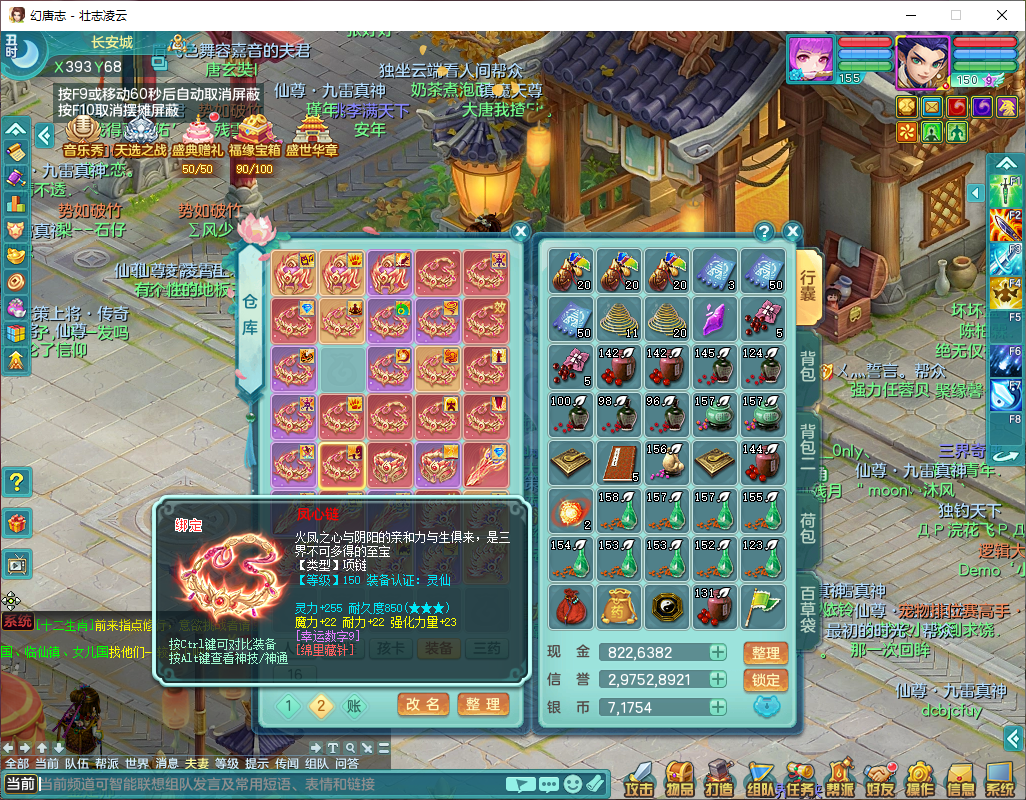Sort inventory with 整理 beside 现金
Viewport: 1026px width, 800px height.
tap(765, 653)
